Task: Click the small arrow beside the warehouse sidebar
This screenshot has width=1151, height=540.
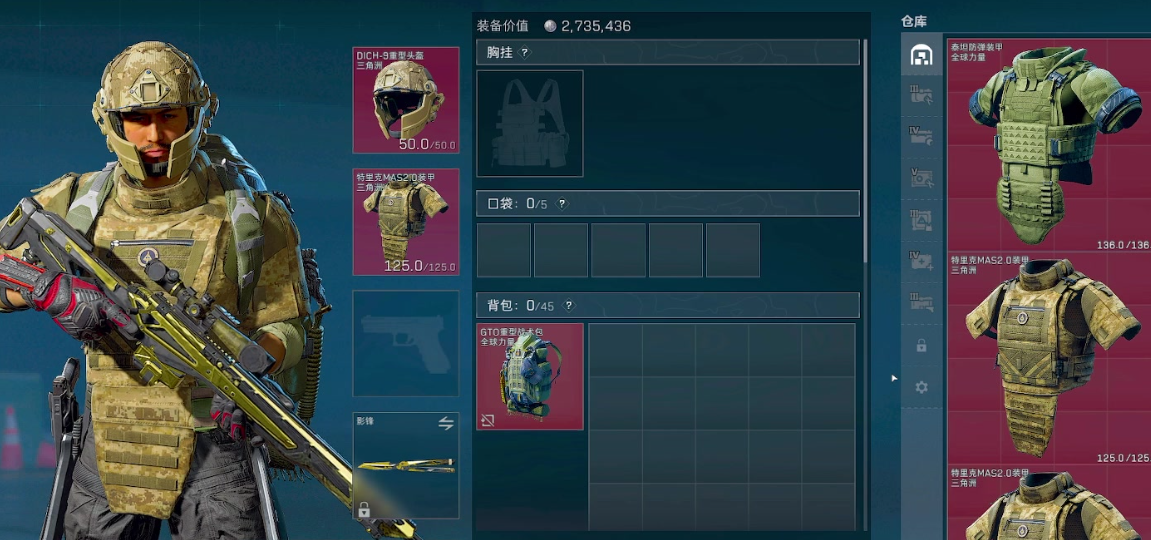Action: pos(894,378)
